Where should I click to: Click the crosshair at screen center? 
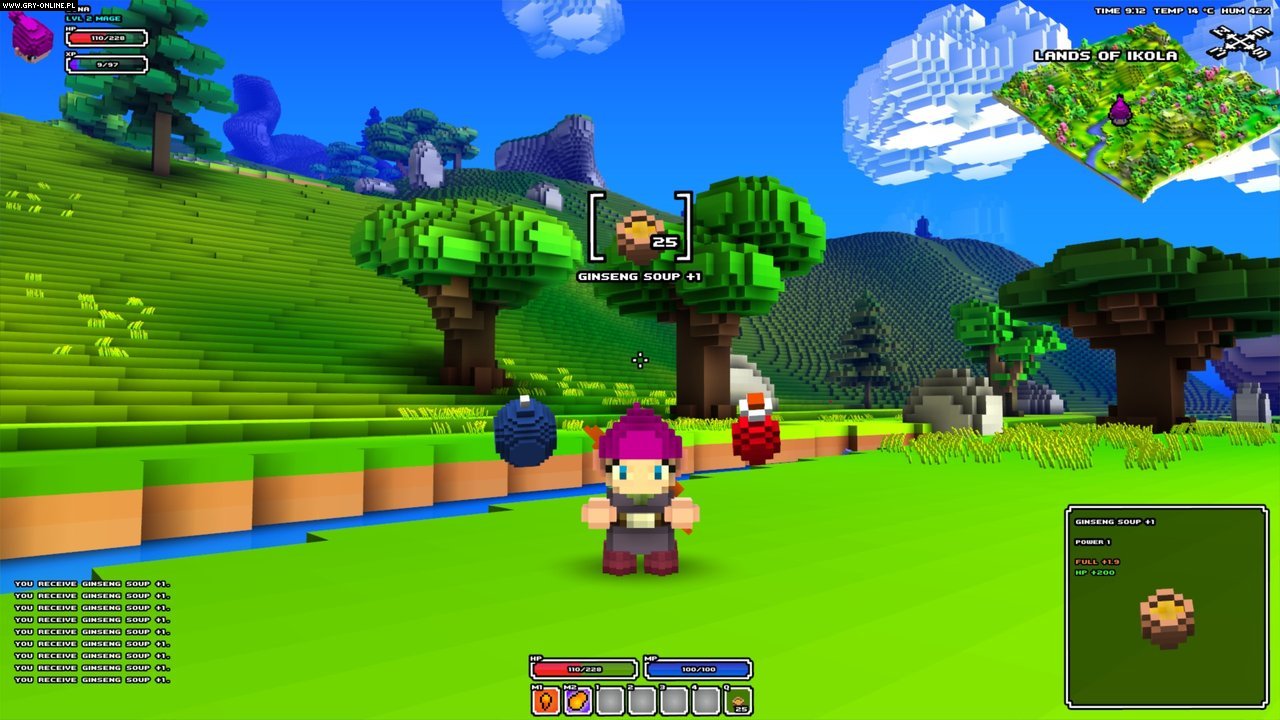pyautogui.click(x=640, y=360)
